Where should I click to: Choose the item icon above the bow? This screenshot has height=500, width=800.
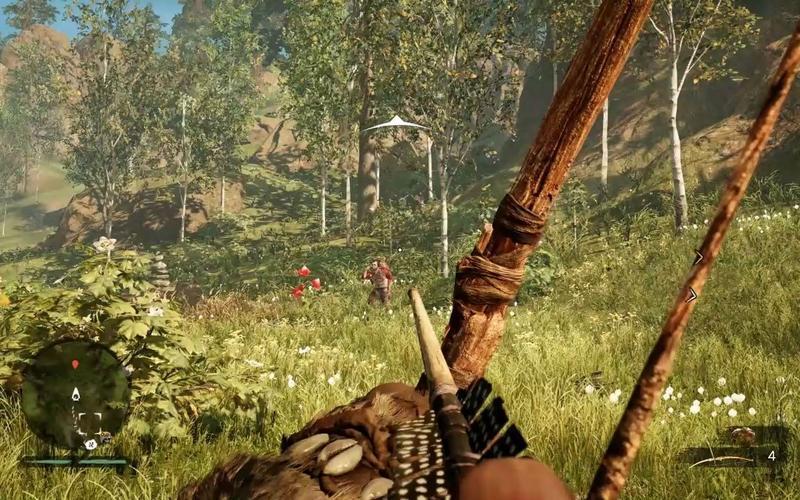(742, 435)
